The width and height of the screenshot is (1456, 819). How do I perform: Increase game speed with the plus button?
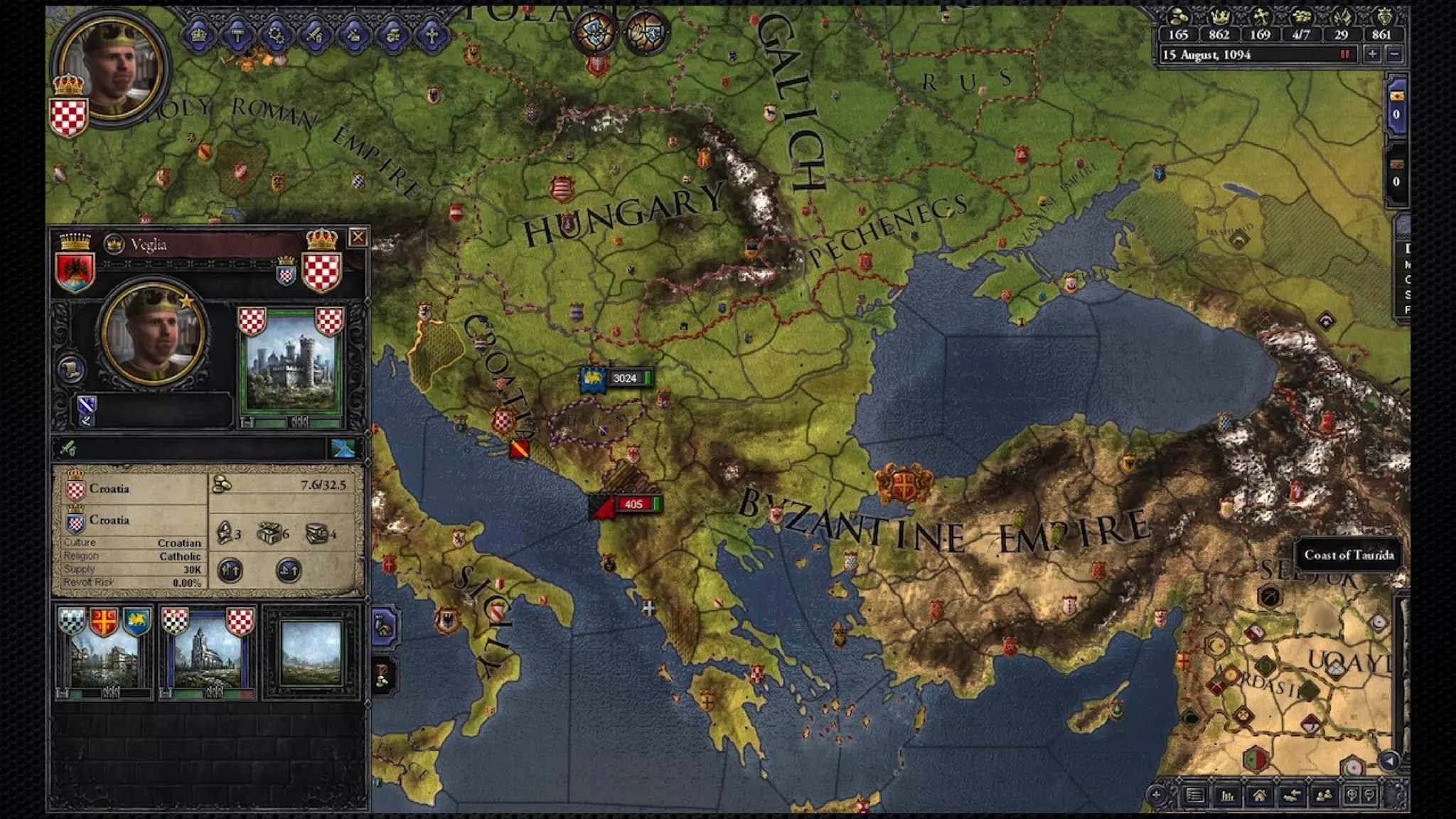(x=1372, y=54)
